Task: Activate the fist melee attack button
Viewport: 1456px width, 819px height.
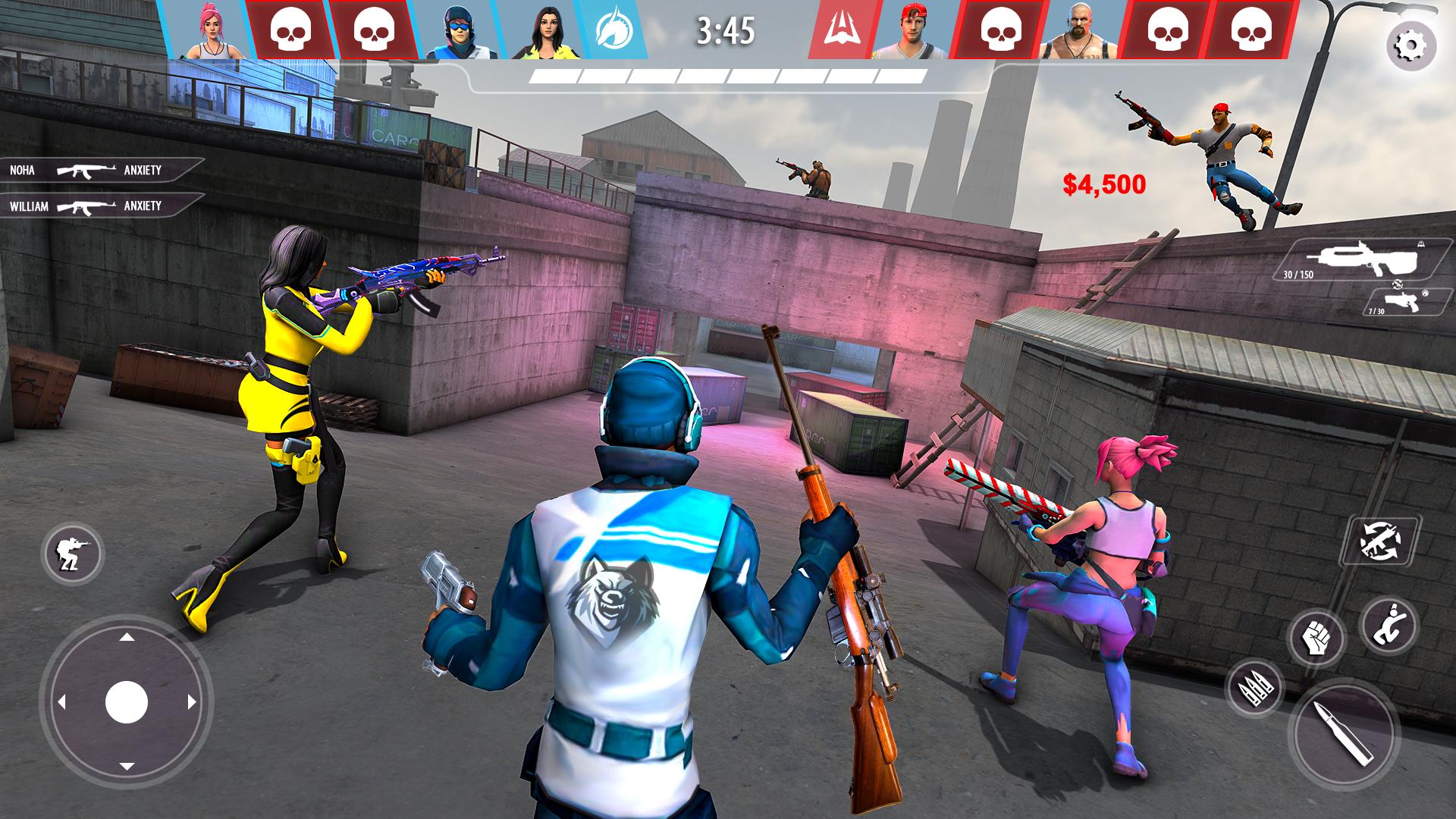Action: coord(1316,639)
